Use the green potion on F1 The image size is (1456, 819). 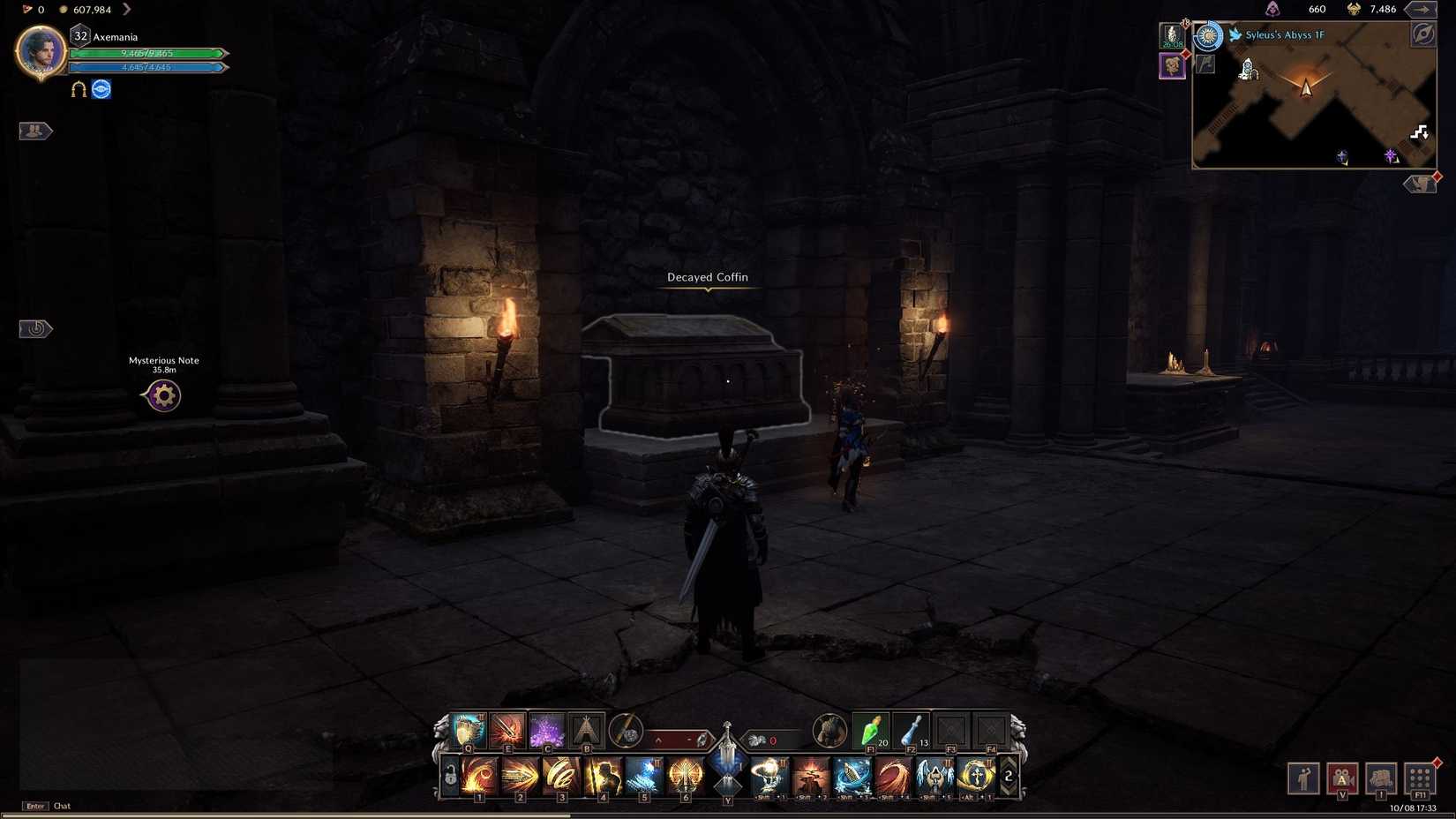[x=869, y=730]
